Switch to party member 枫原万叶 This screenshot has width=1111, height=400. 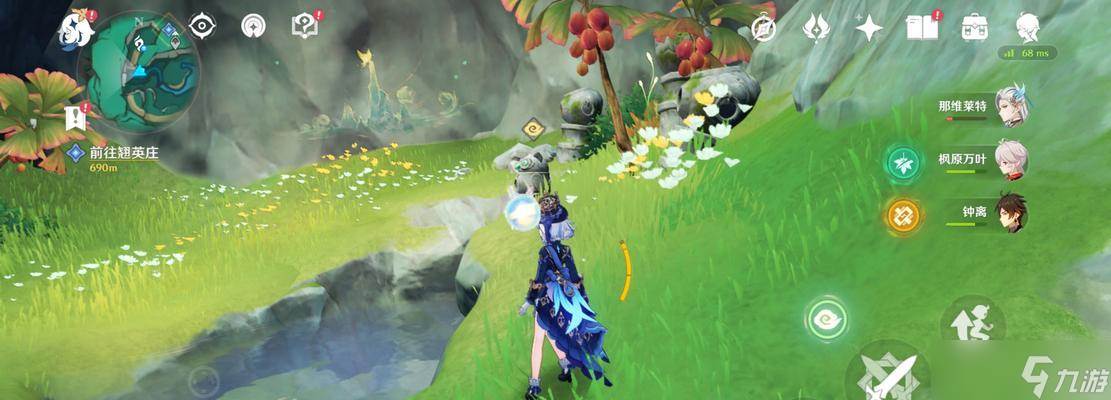[x=1010, y=159]
